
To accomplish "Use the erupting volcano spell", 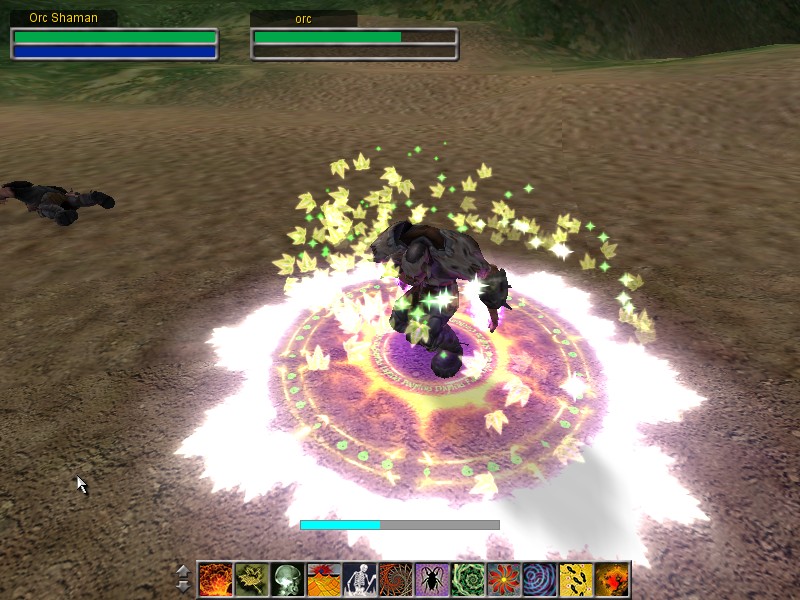I will 324,579.
